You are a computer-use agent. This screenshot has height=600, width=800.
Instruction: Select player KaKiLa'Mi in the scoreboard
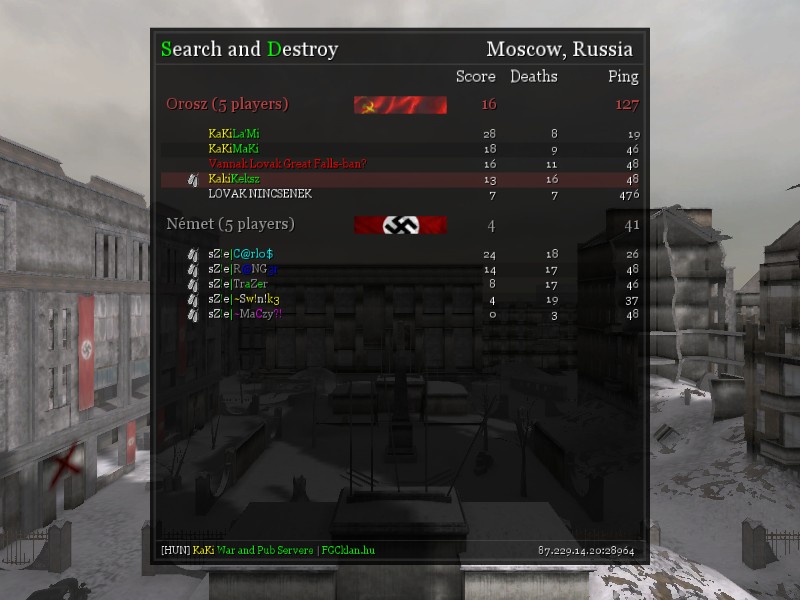point(234,133)
